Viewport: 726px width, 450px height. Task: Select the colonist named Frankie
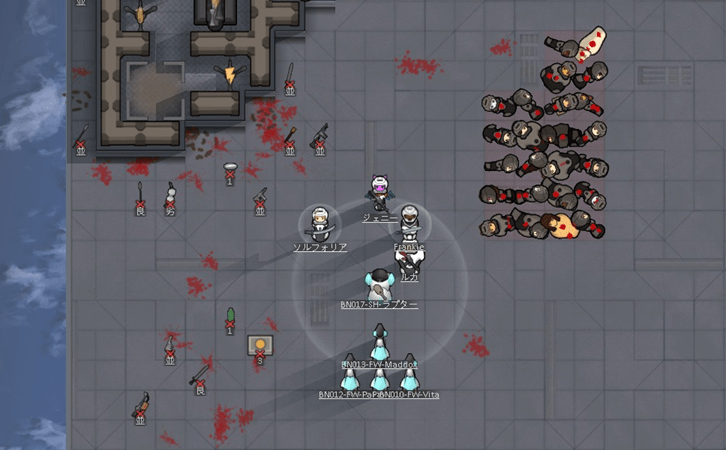pyautogui.click(x=409, y=221)
